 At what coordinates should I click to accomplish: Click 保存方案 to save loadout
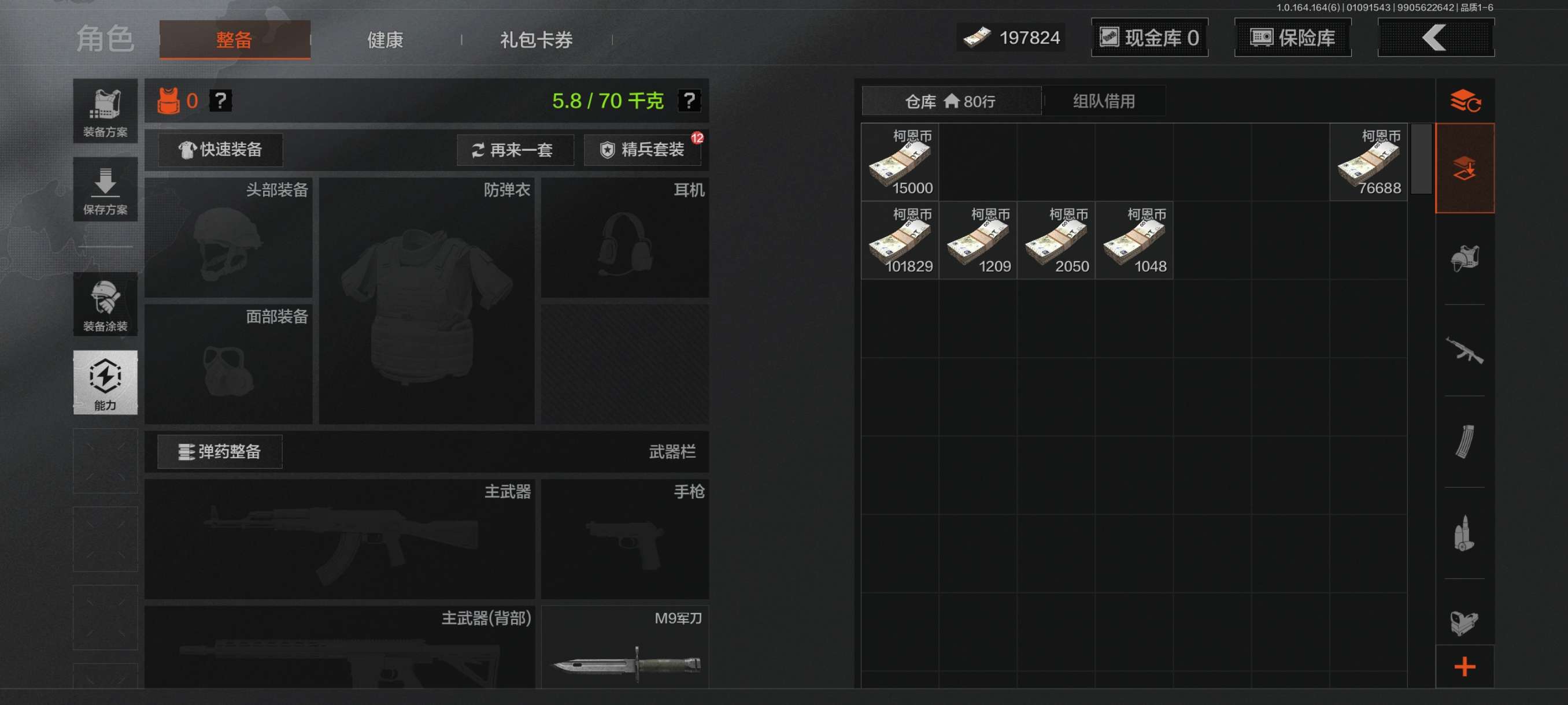coord(105,190)
